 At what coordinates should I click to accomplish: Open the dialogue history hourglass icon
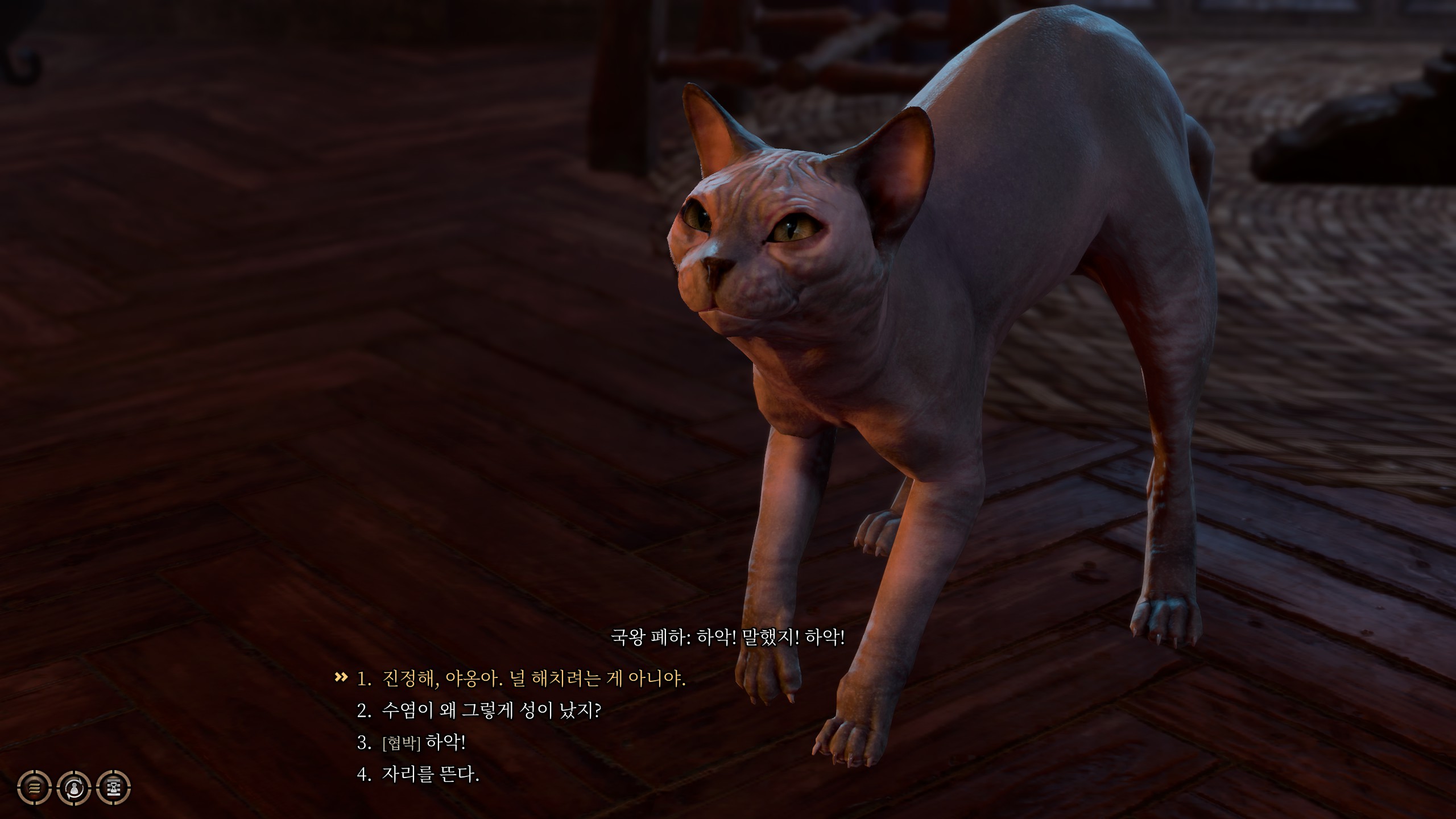(x=114, y=788)
